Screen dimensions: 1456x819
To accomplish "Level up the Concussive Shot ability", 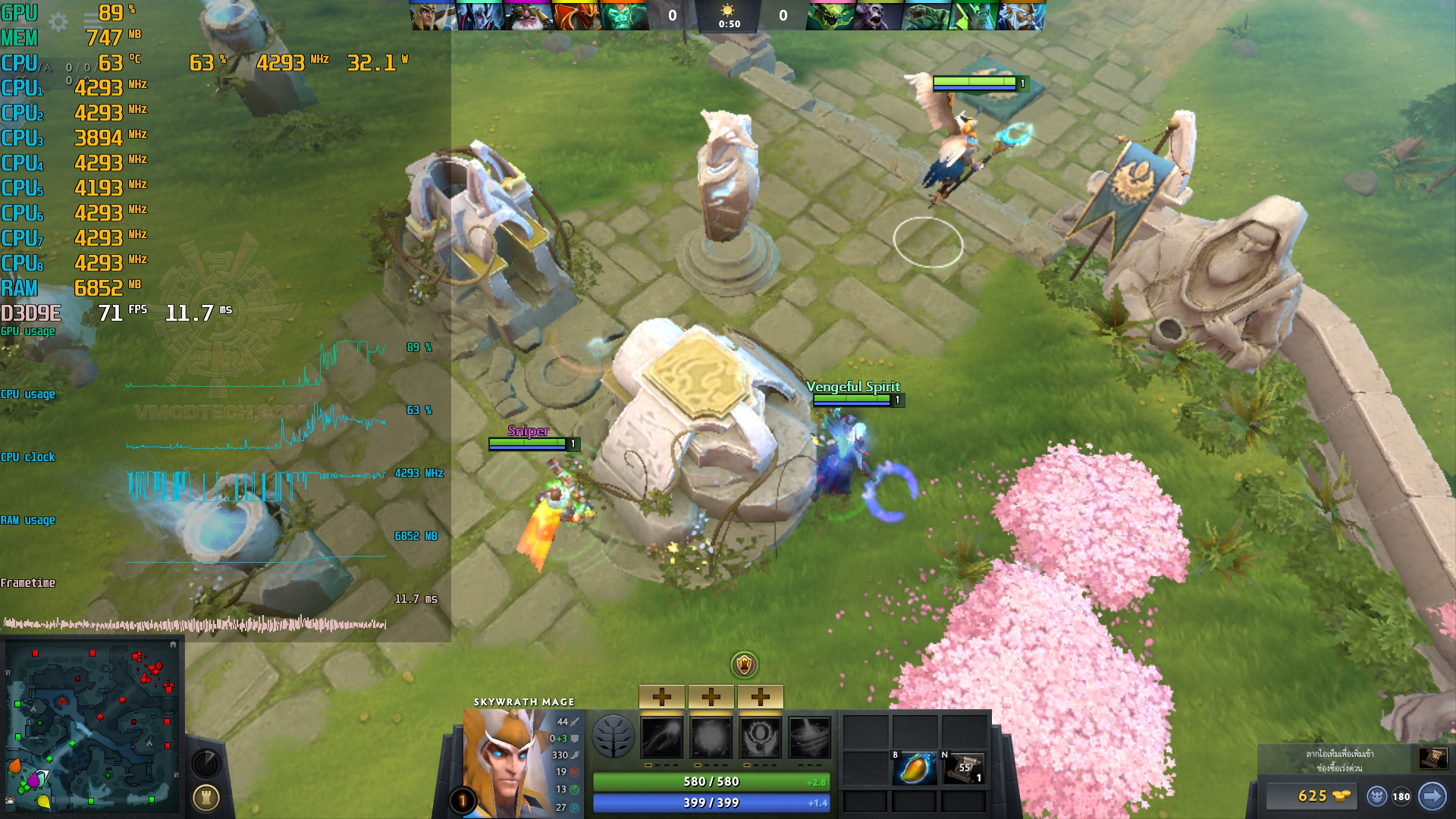I will coord(711,696).
